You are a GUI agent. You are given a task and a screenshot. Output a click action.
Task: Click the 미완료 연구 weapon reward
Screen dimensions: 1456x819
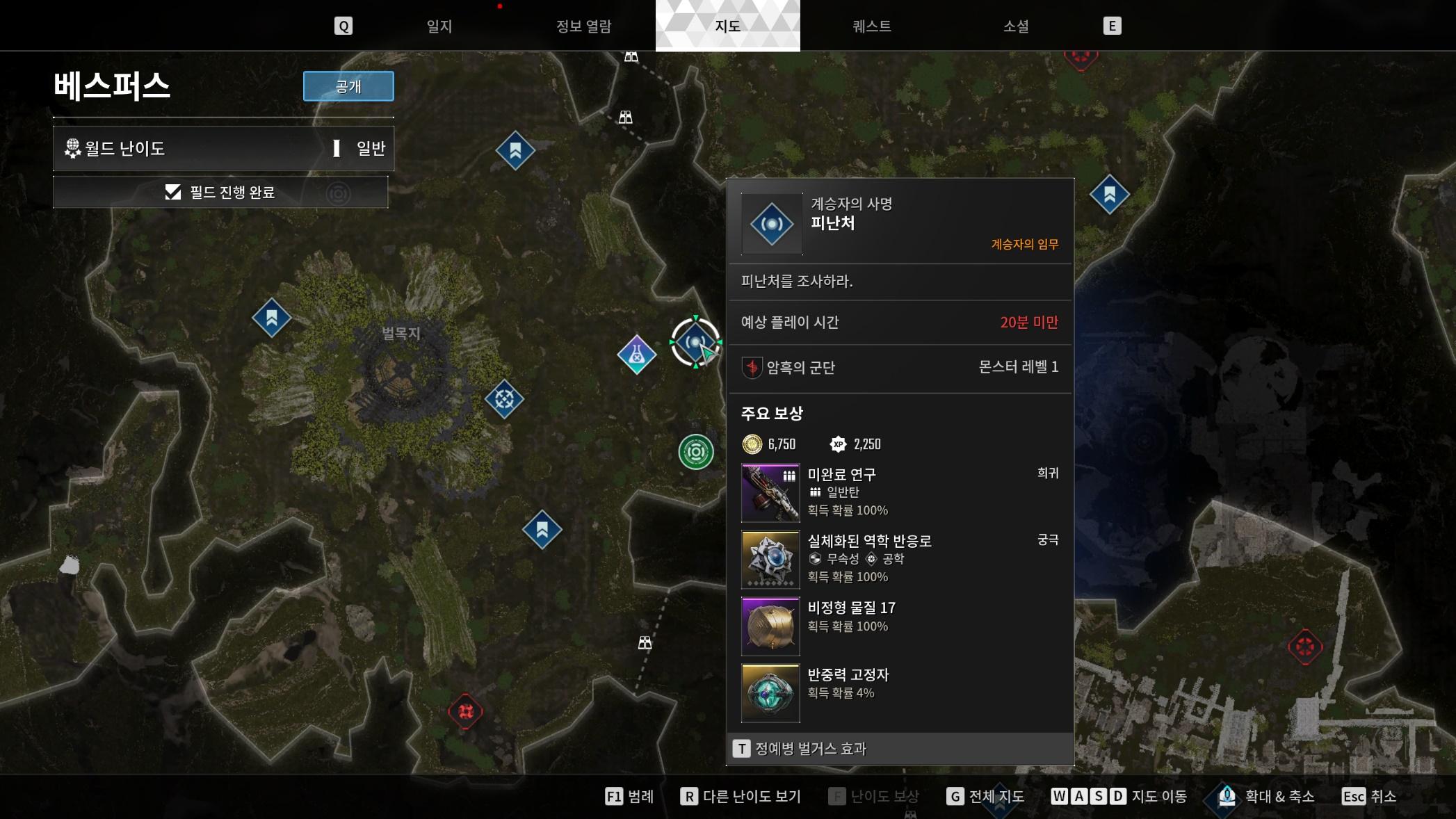click(770, 493)
